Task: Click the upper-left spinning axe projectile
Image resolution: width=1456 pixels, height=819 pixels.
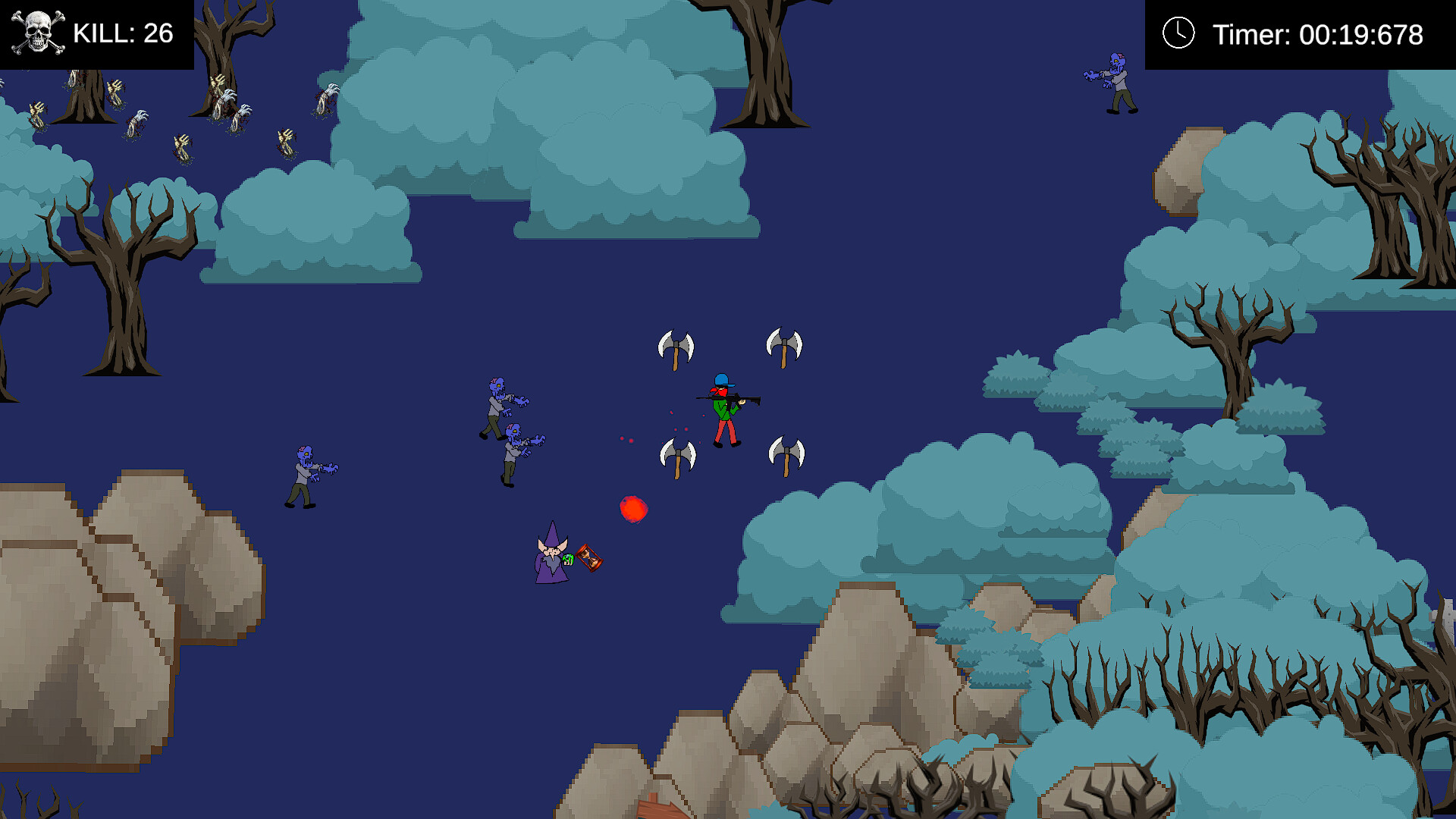Action: (677, 345)
